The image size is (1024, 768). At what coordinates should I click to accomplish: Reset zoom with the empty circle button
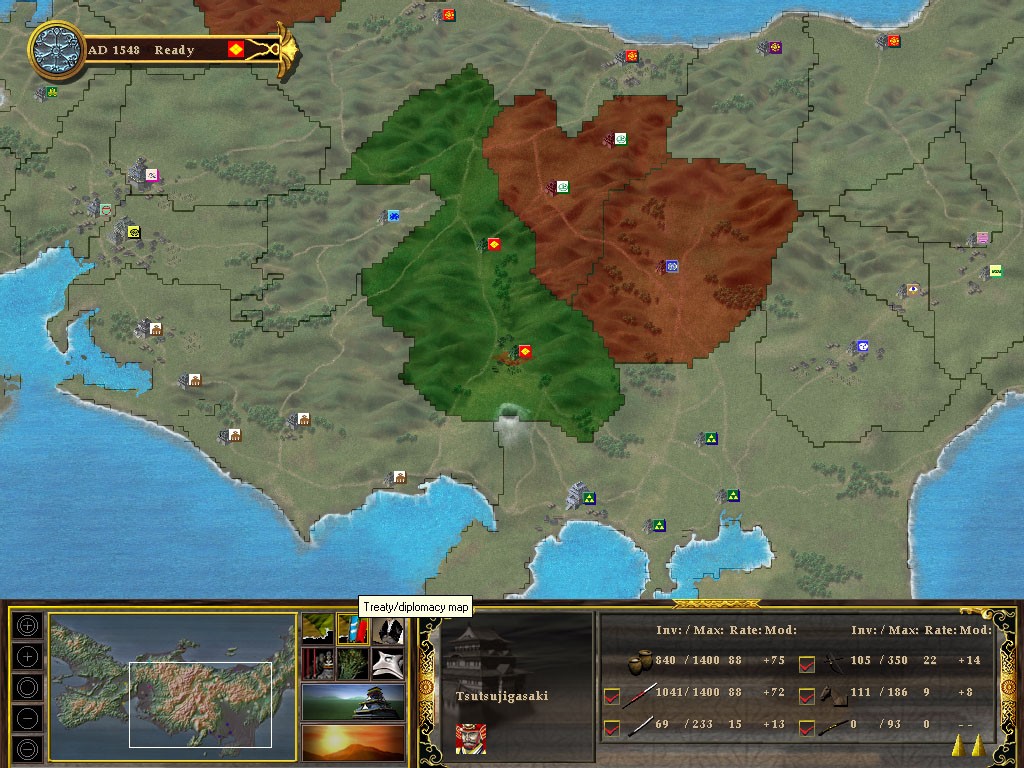pos(28,686)
